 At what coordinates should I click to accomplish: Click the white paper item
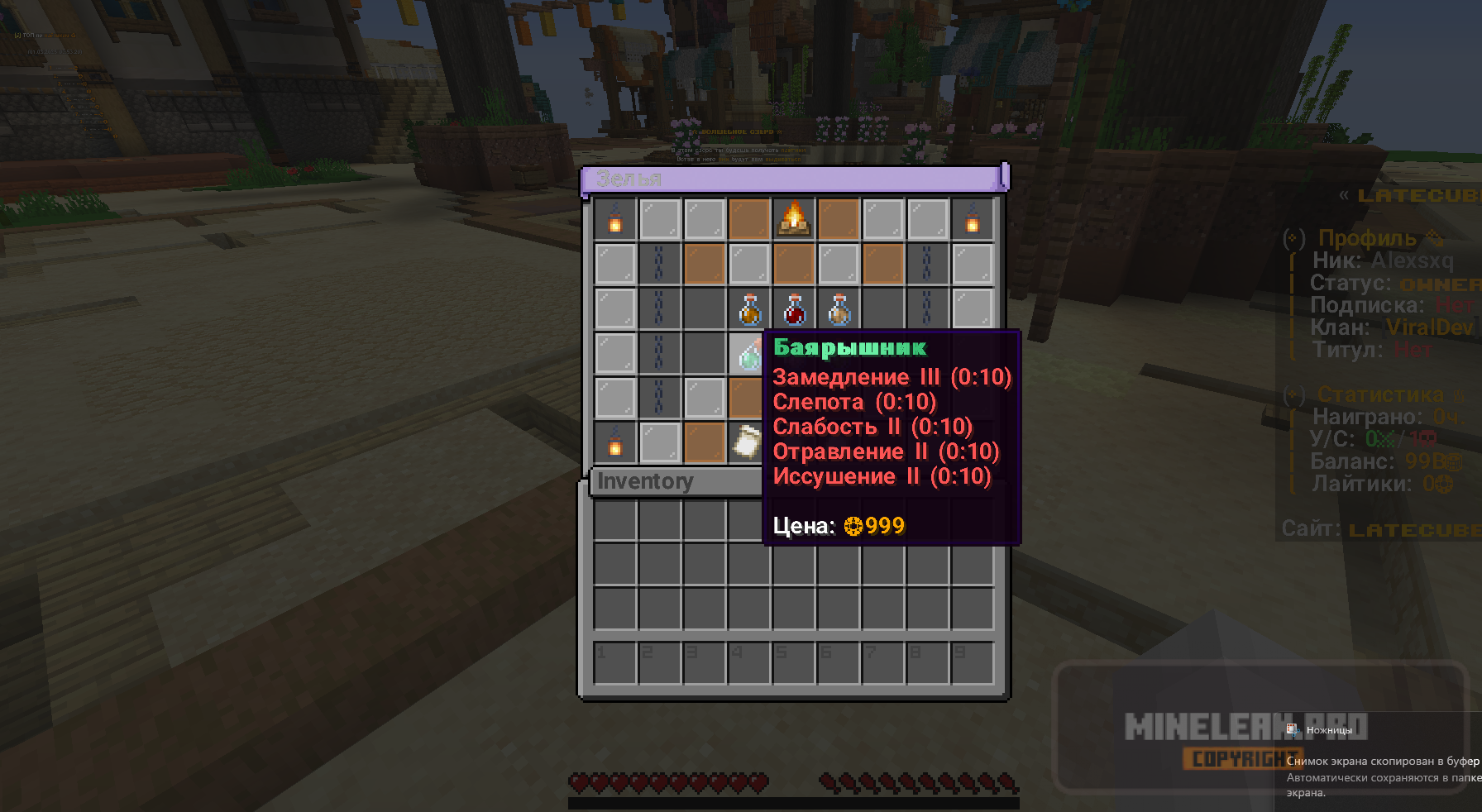pos(748,442)
